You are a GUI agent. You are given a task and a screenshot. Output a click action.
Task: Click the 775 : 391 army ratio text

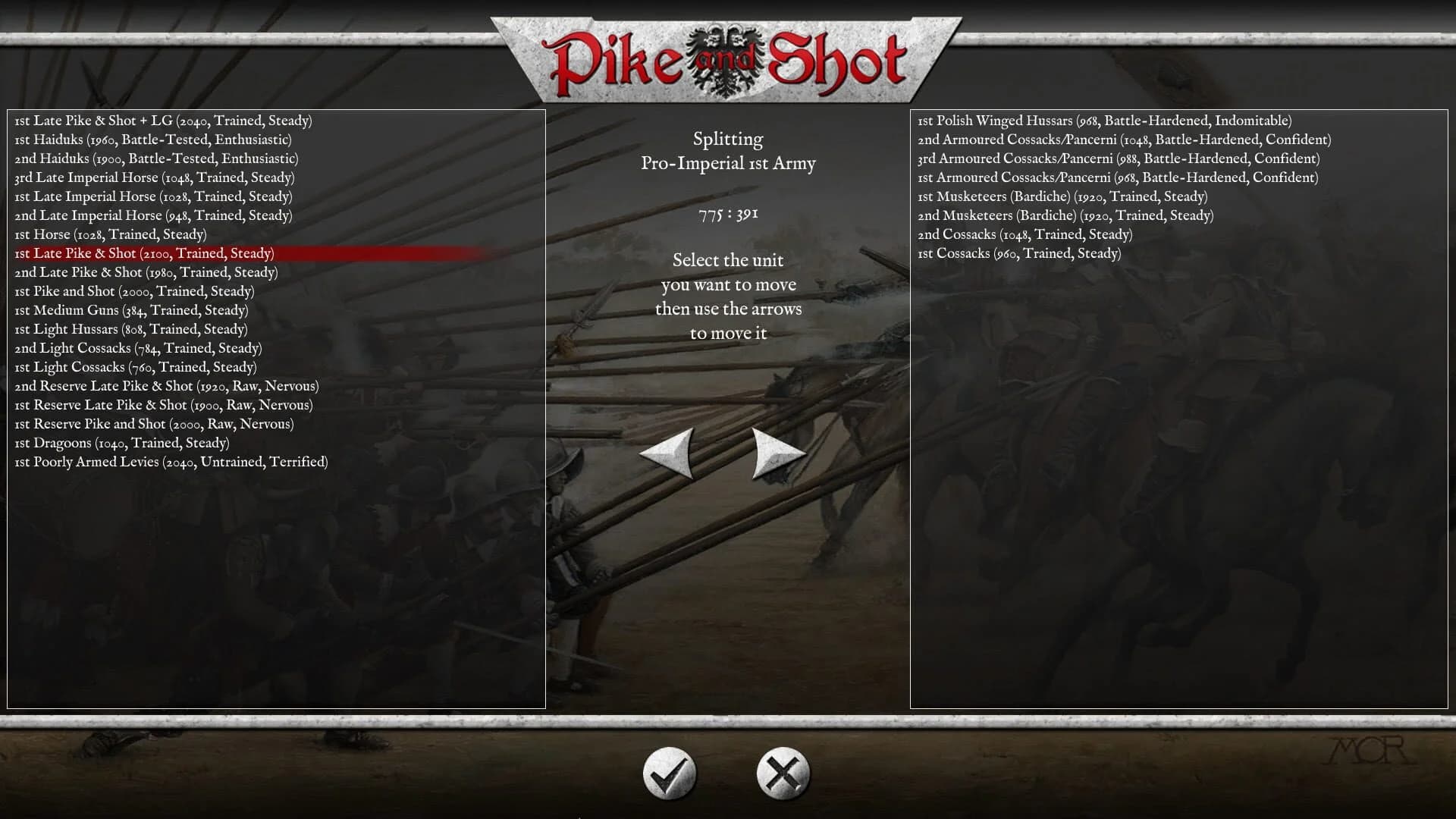[x=728, y=213]
